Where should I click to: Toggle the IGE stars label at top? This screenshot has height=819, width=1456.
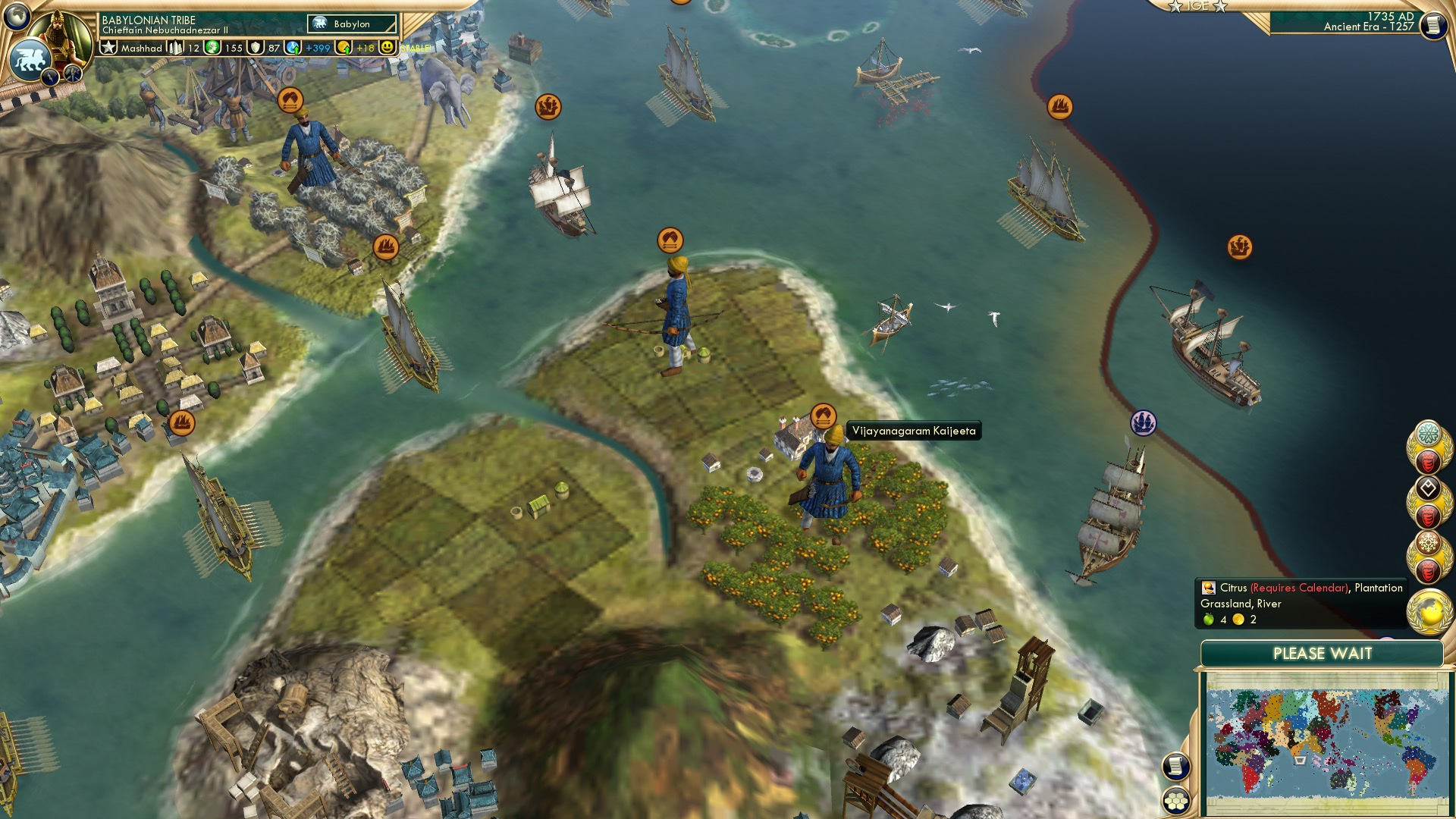pos(1199,6)
